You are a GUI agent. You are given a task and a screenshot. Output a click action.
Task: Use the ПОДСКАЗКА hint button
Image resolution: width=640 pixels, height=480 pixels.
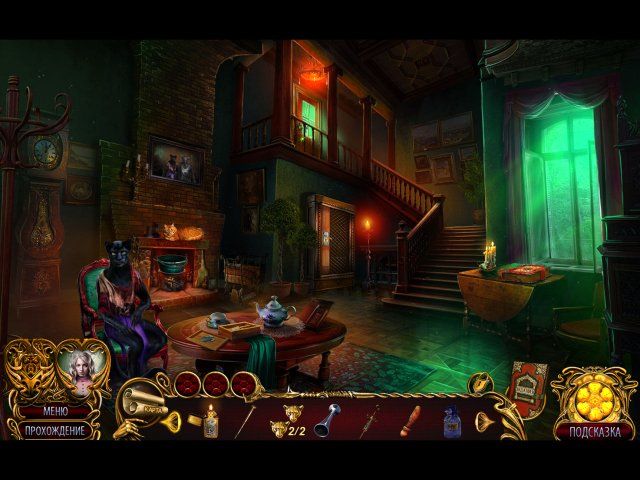click(x=594, y=432)
